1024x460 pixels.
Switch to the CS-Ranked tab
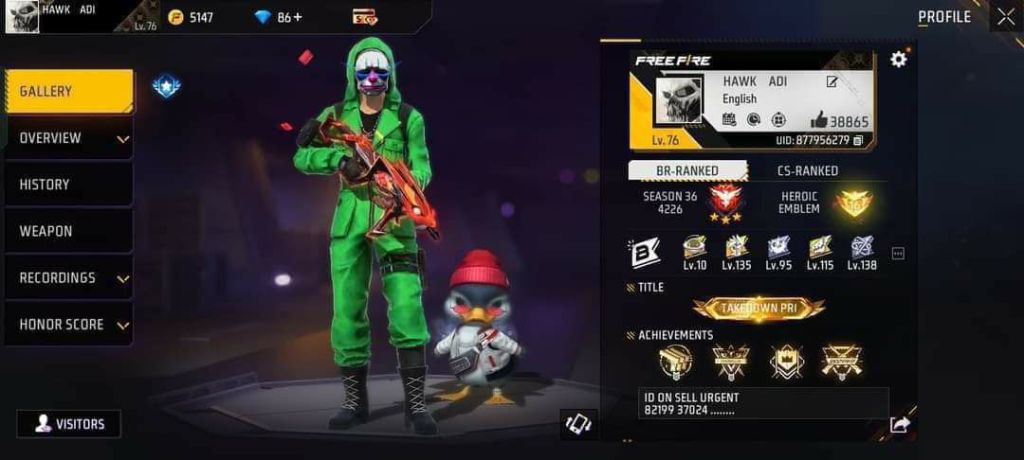pyautogui.click(x=807, y=171)
